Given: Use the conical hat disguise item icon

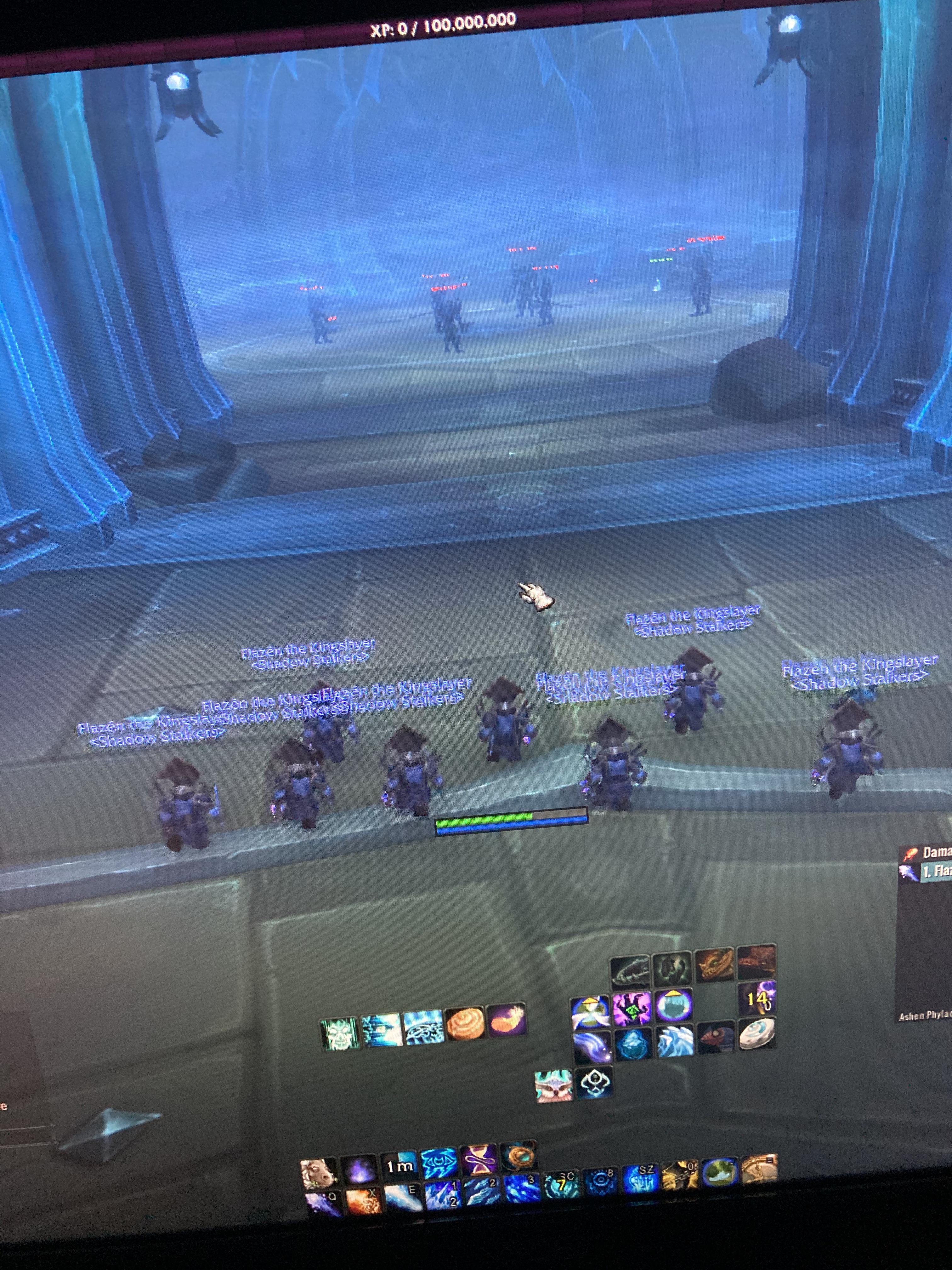Looking at the screenshot, I should 589,1010.
